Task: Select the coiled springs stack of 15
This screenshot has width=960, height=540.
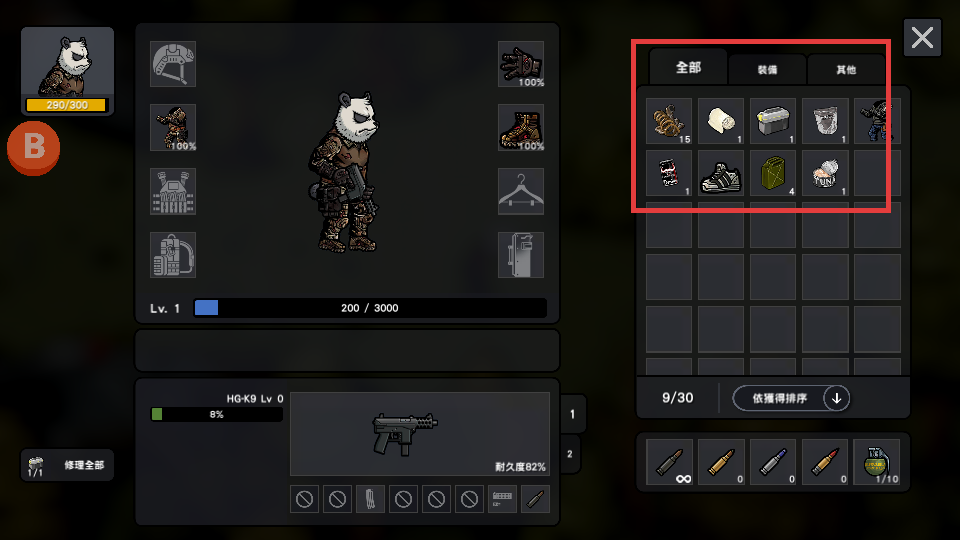Action: pos(669,121)
